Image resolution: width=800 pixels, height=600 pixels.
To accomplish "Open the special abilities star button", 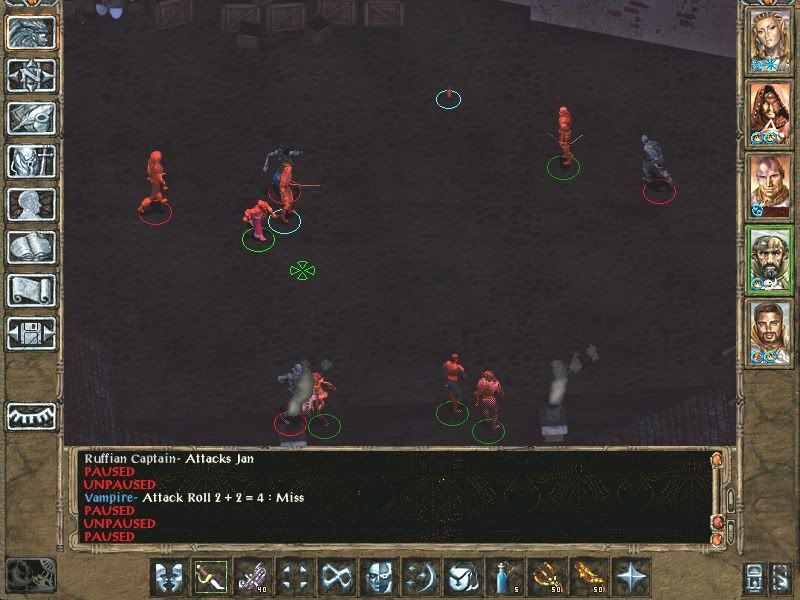I will tap(631, 577).
